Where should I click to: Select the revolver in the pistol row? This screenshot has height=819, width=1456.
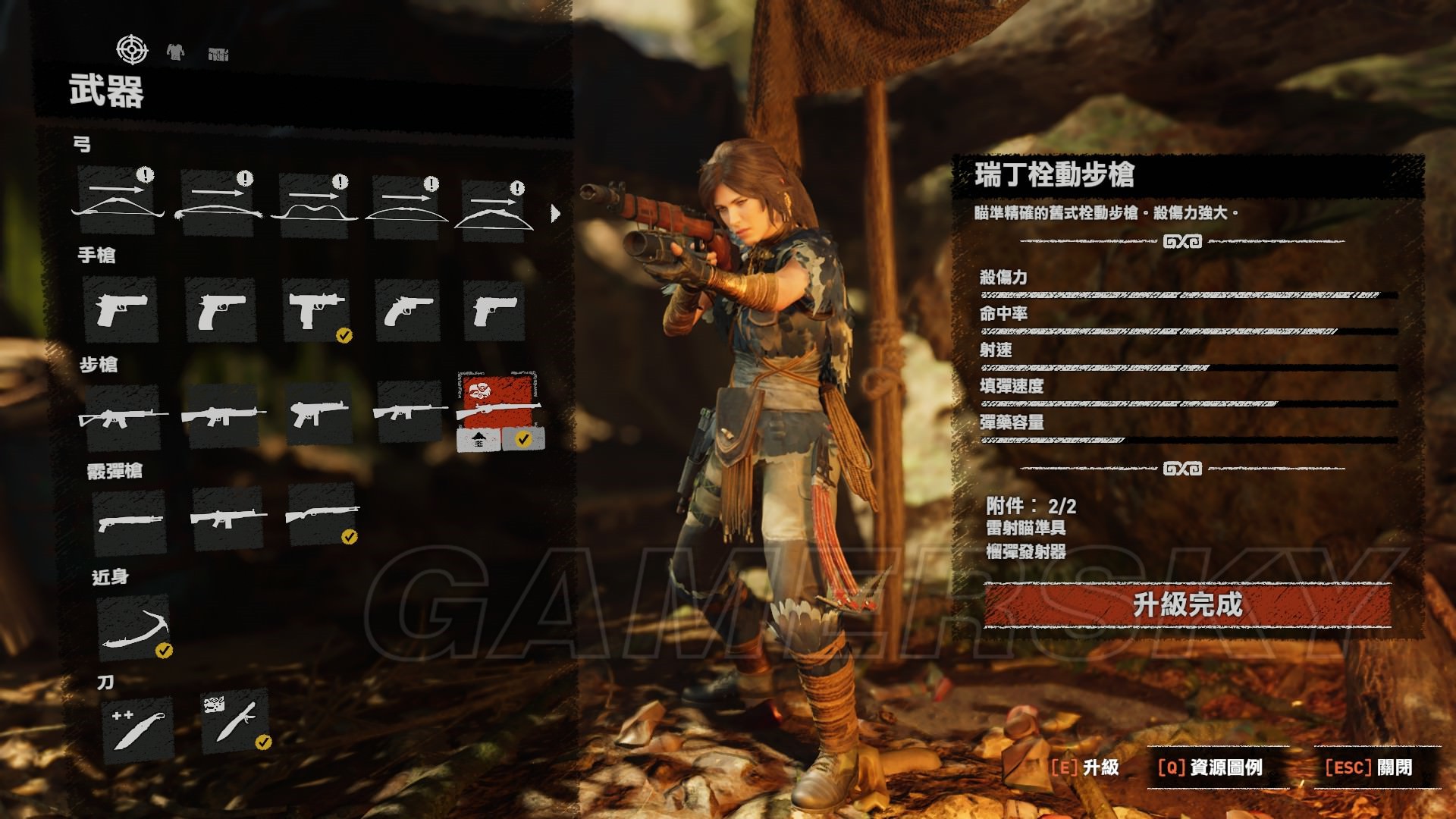[408, 310]
